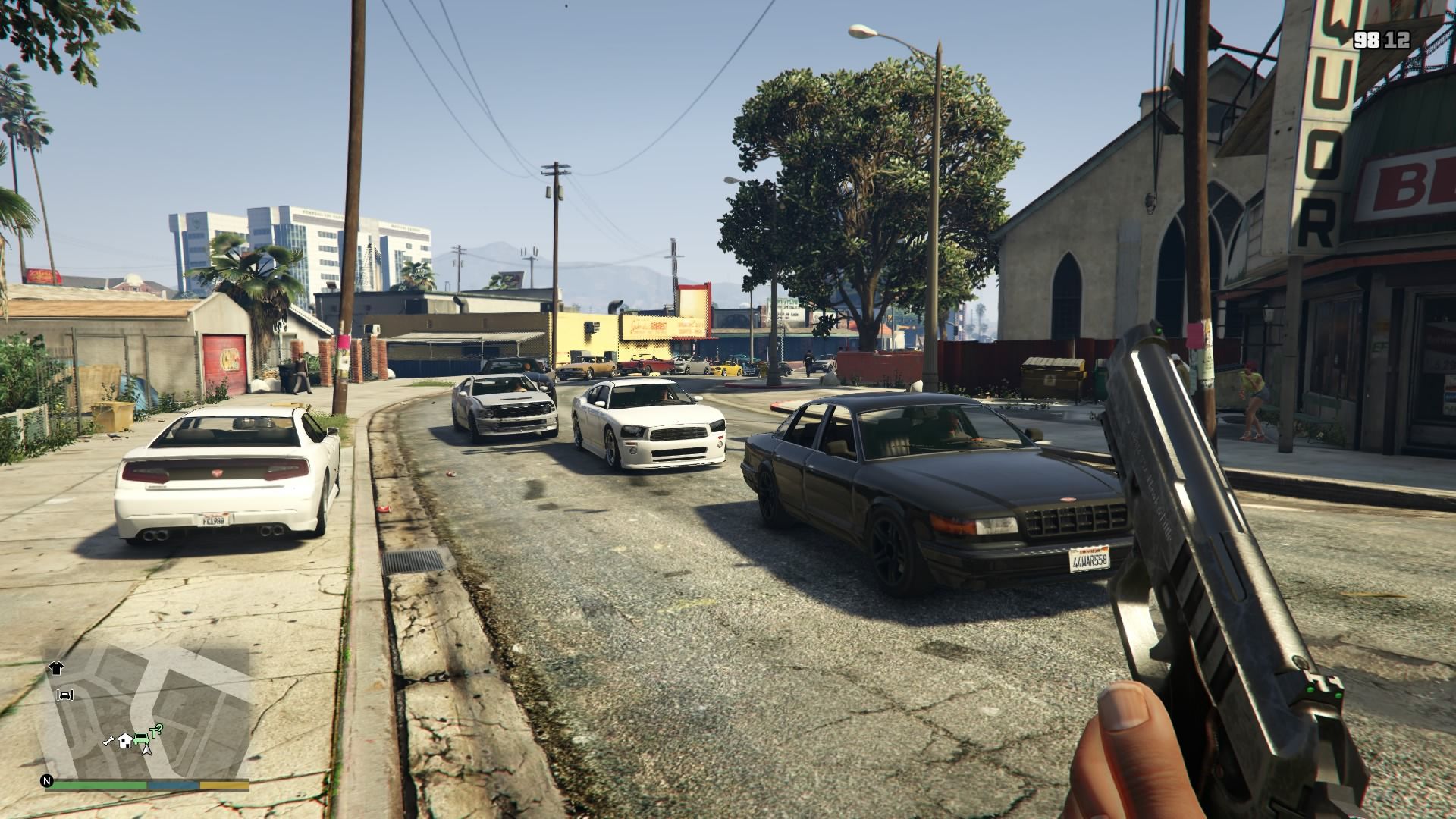Select the clothing store shirt marker on minimap
The height and width of the screenshot is (819, 1456).
(x=57, y=668)
